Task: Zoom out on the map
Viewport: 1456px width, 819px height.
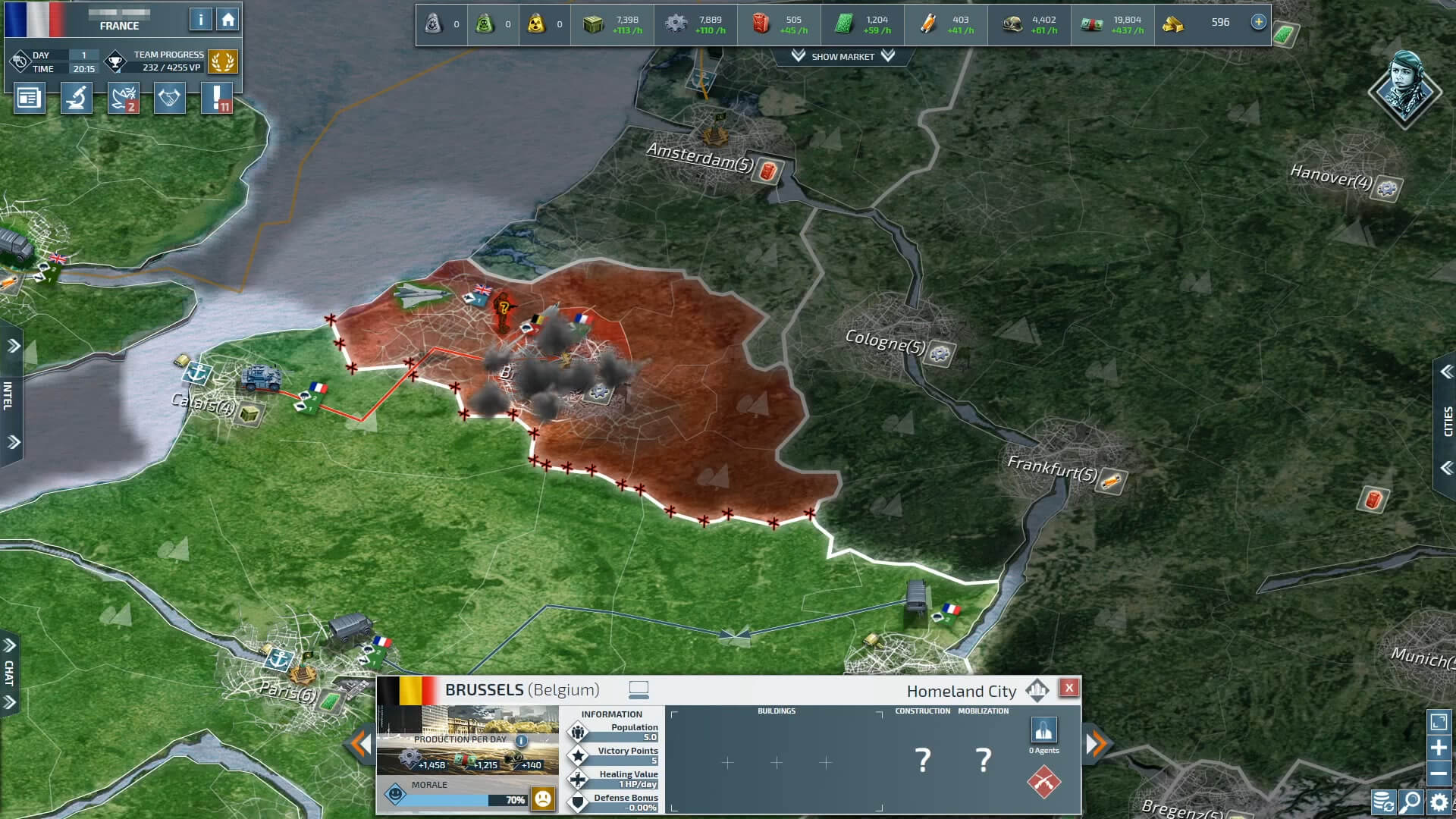Action: [1439, 774]
